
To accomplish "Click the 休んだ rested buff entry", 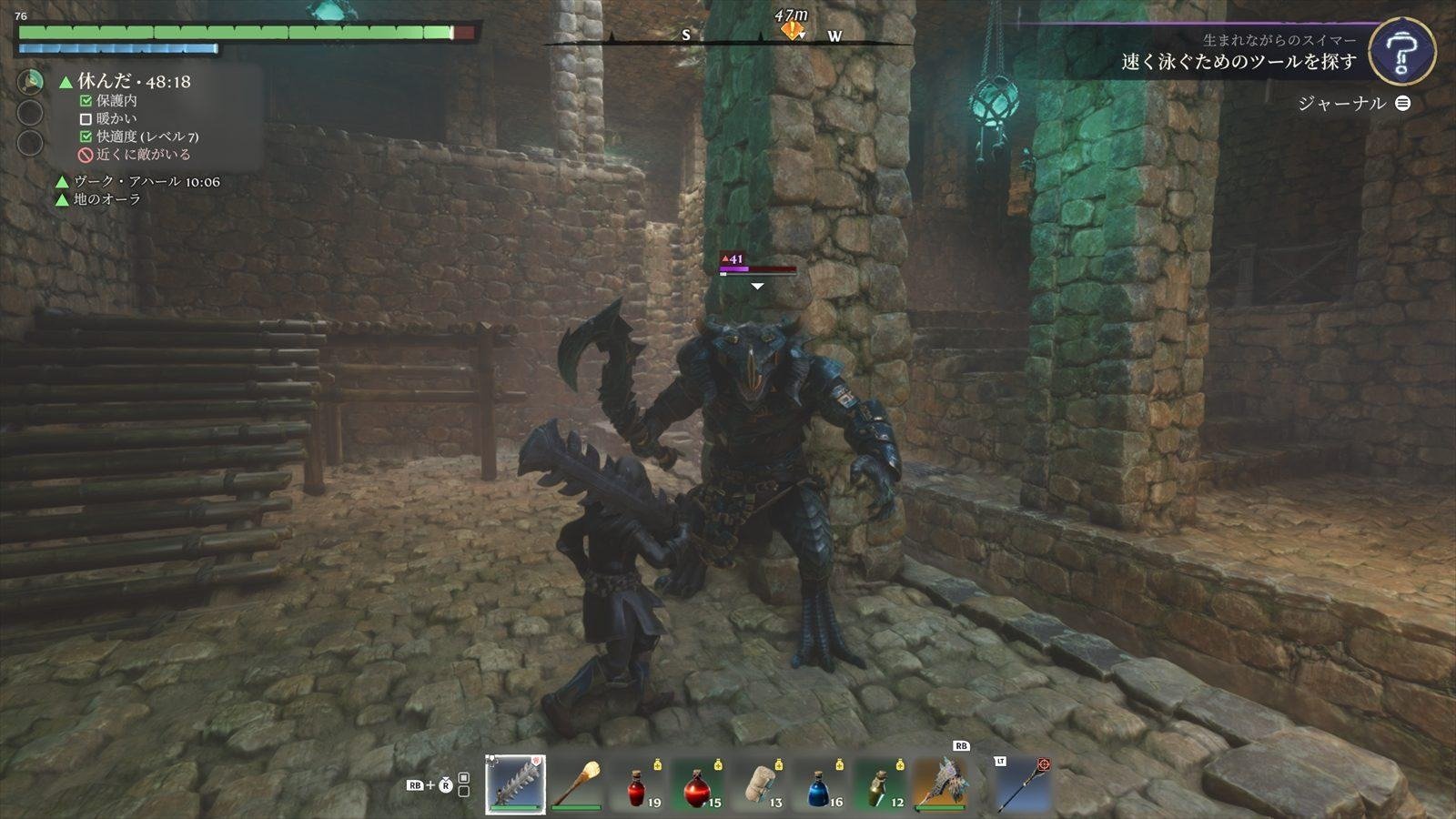I will point(134,82).
